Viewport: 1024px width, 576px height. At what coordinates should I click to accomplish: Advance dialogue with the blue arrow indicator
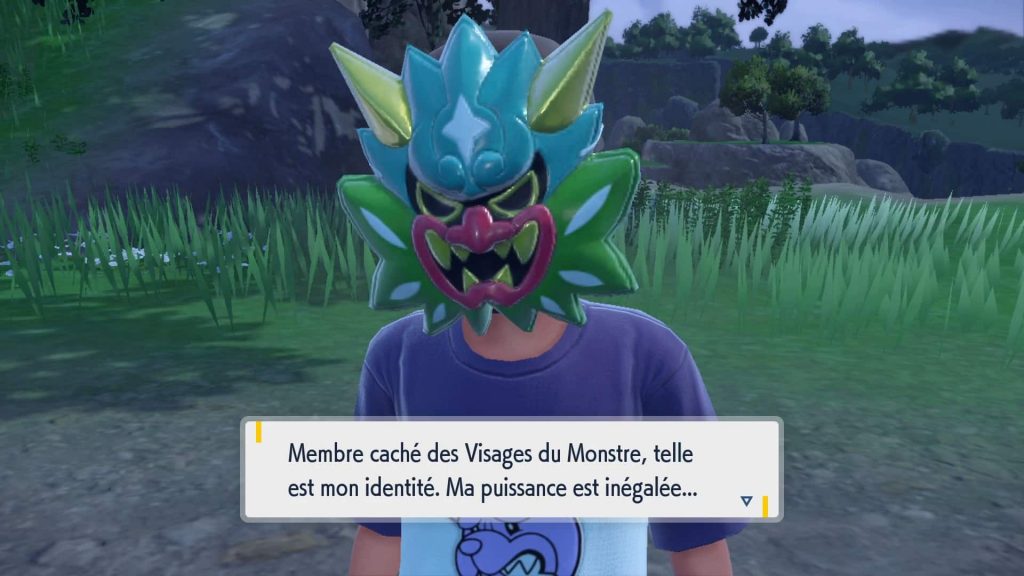746,500
